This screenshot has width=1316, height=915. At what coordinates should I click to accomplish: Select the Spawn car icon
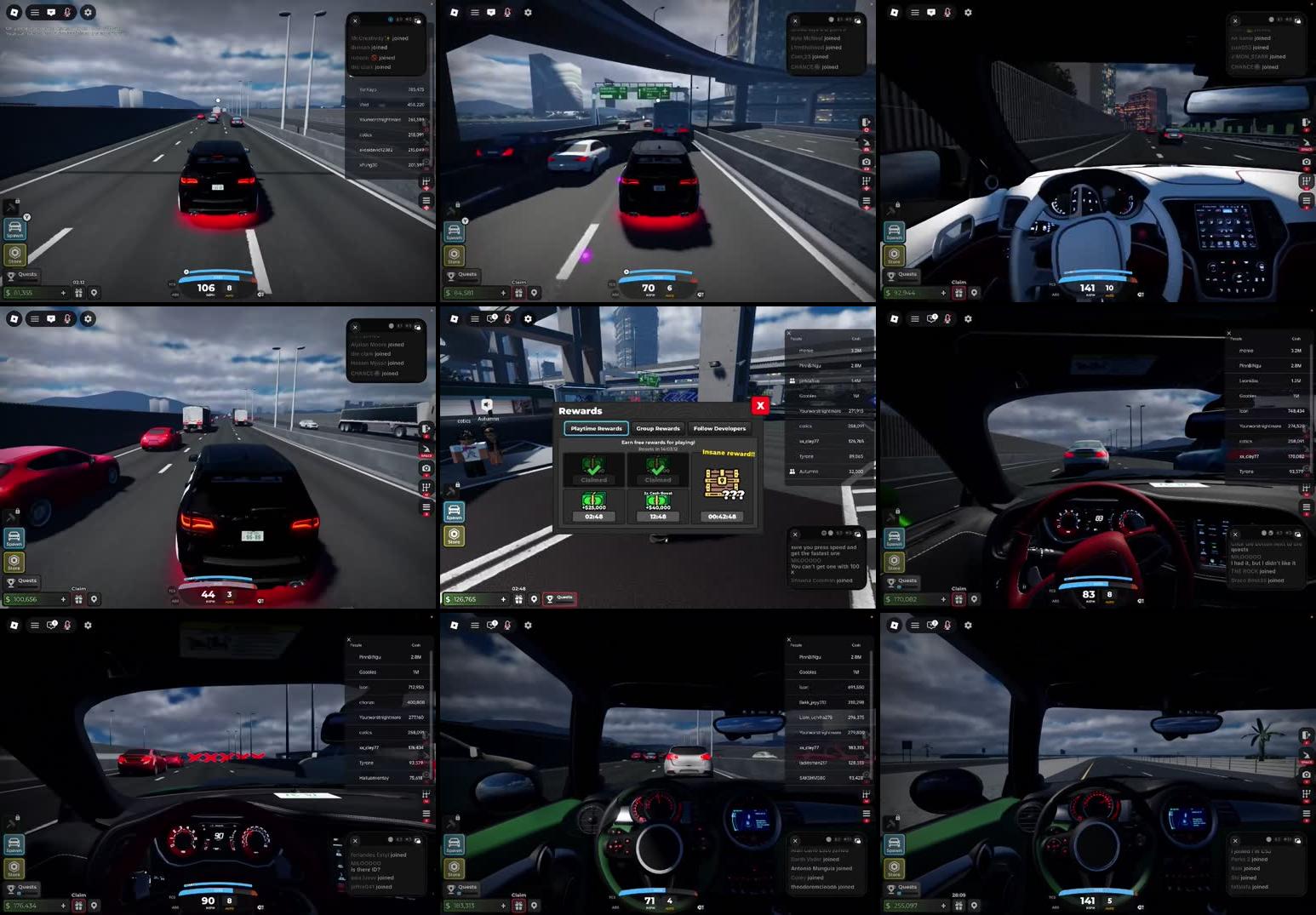pyautogui.click(x=455, y=512)
